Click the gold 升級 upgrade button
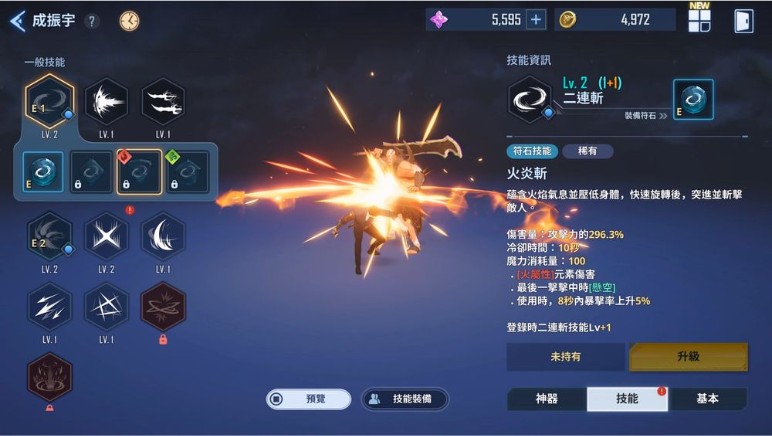This screenshot has width=772, height=436. point(687,357)
